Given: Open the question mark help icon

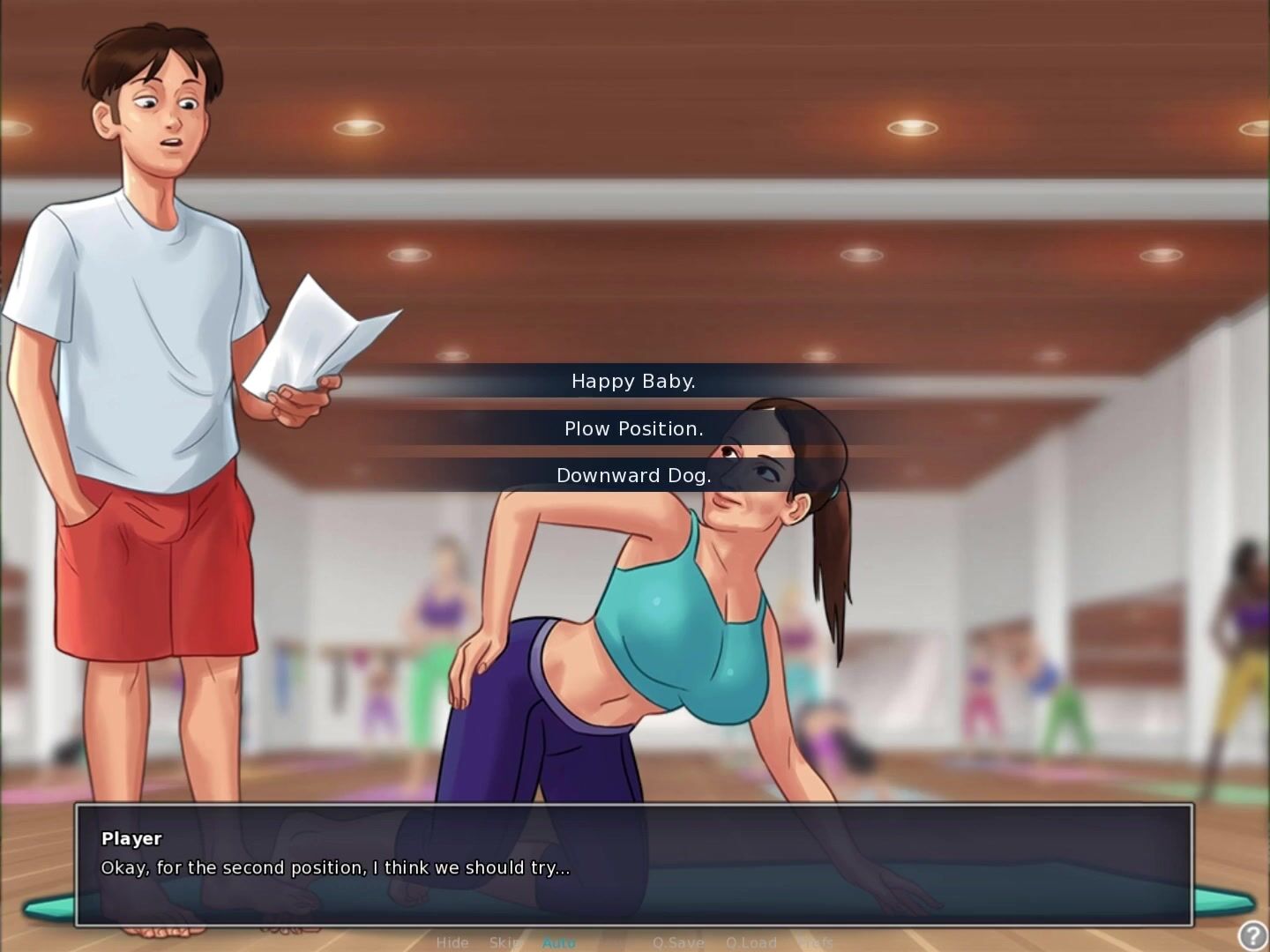Looking at the screenshot, I should click(x=1252, y=934).
